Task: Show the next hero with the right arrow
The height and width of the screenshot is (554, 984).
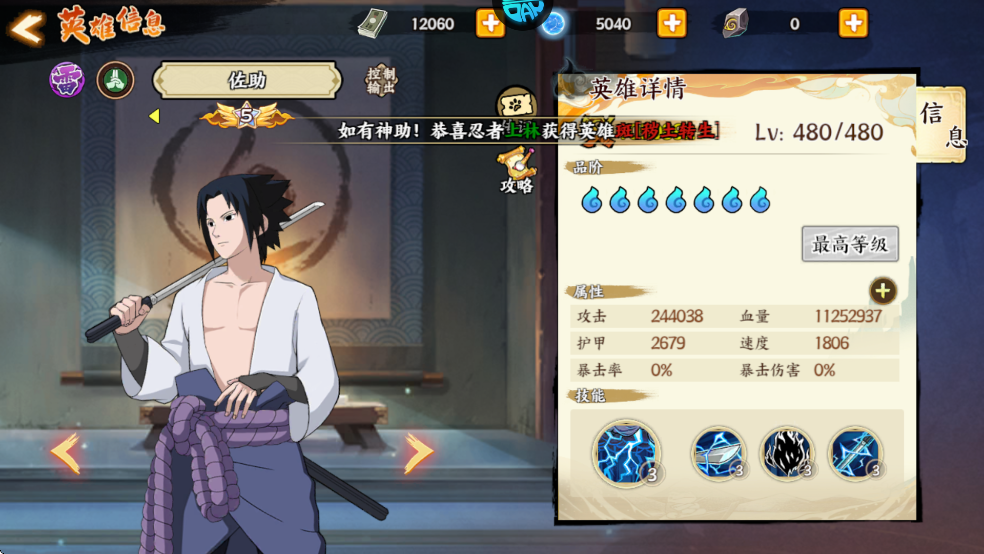Action: [418, 453]
